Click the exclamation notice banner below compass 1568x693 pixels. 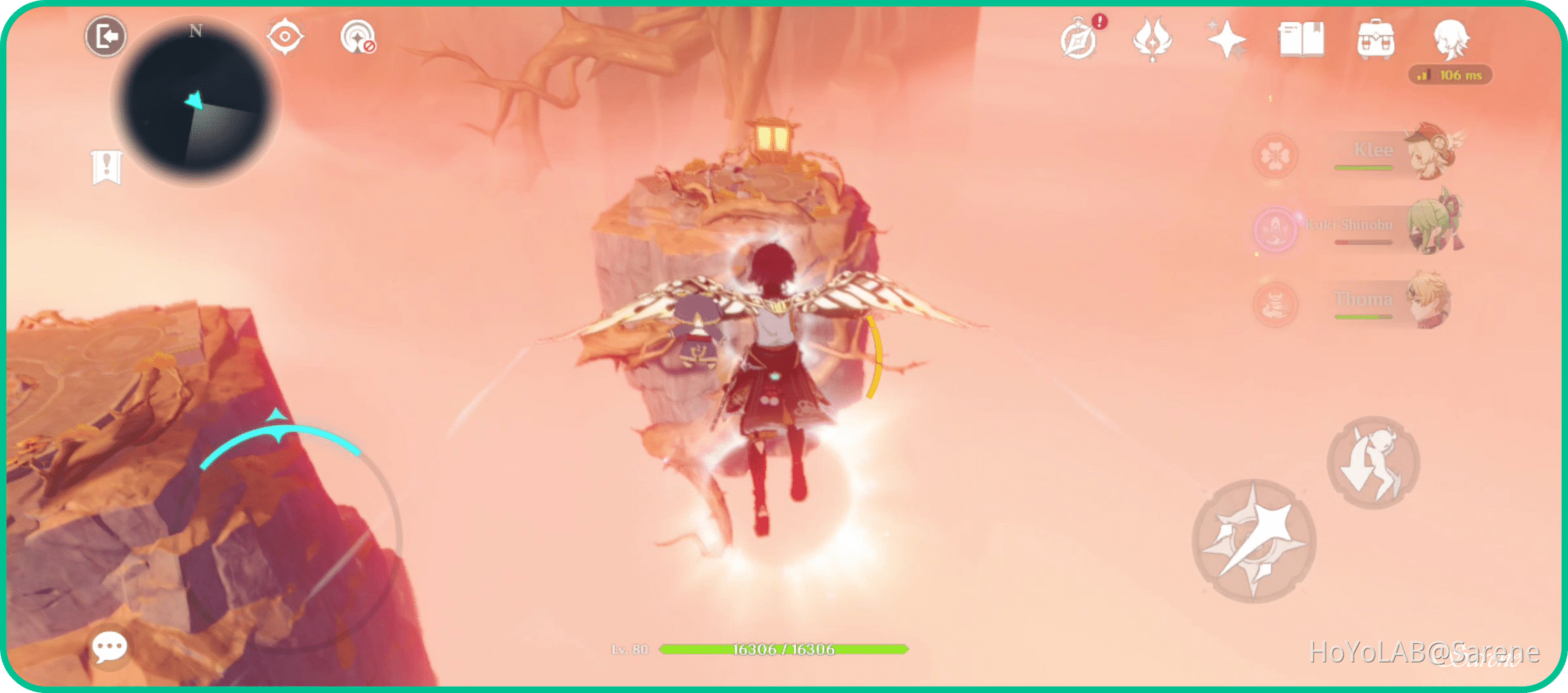105,166
